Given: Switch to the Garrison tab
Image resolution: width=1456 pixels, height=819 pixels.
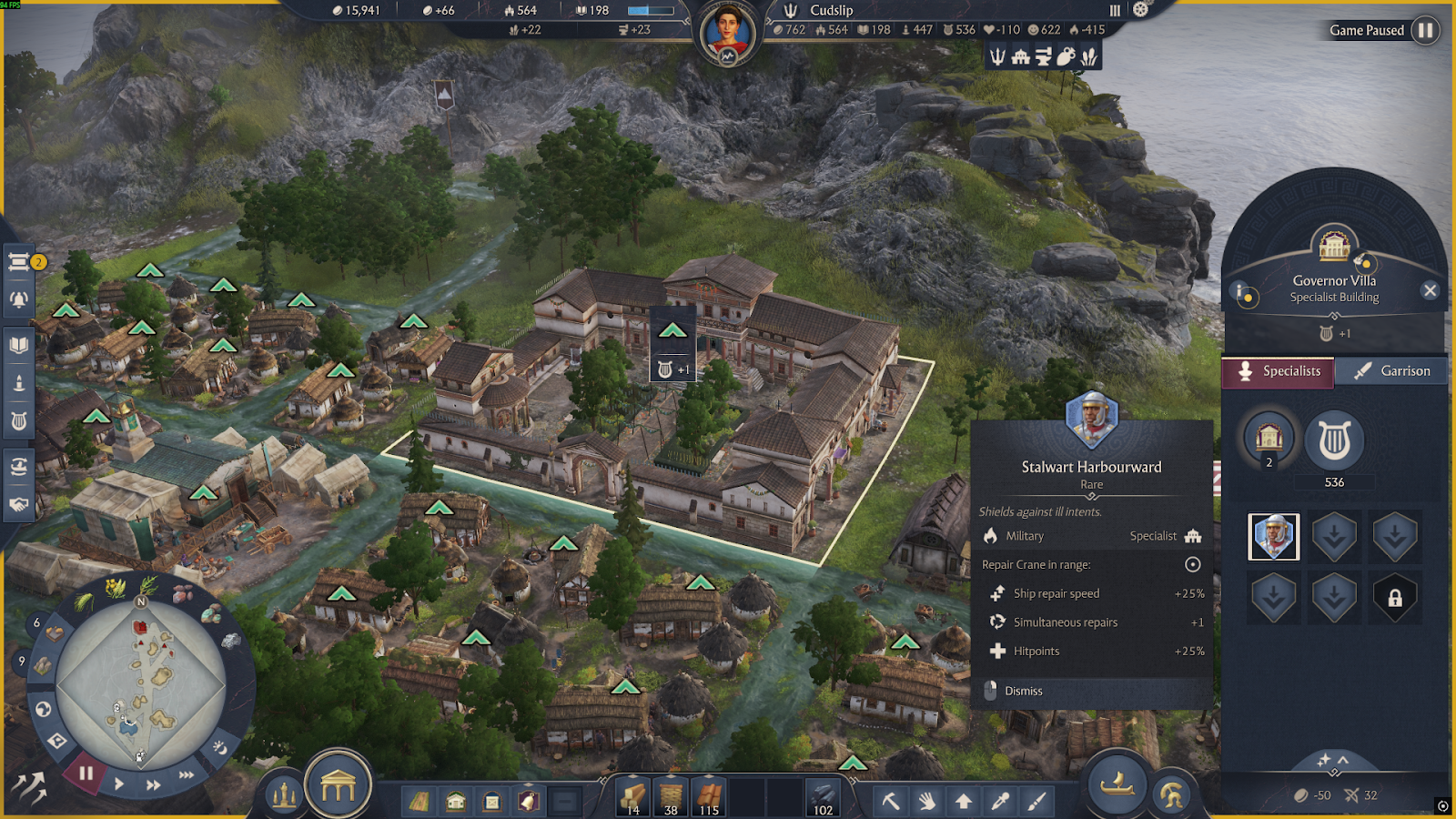Looking at the screenshot, I should click(1391, 371).
